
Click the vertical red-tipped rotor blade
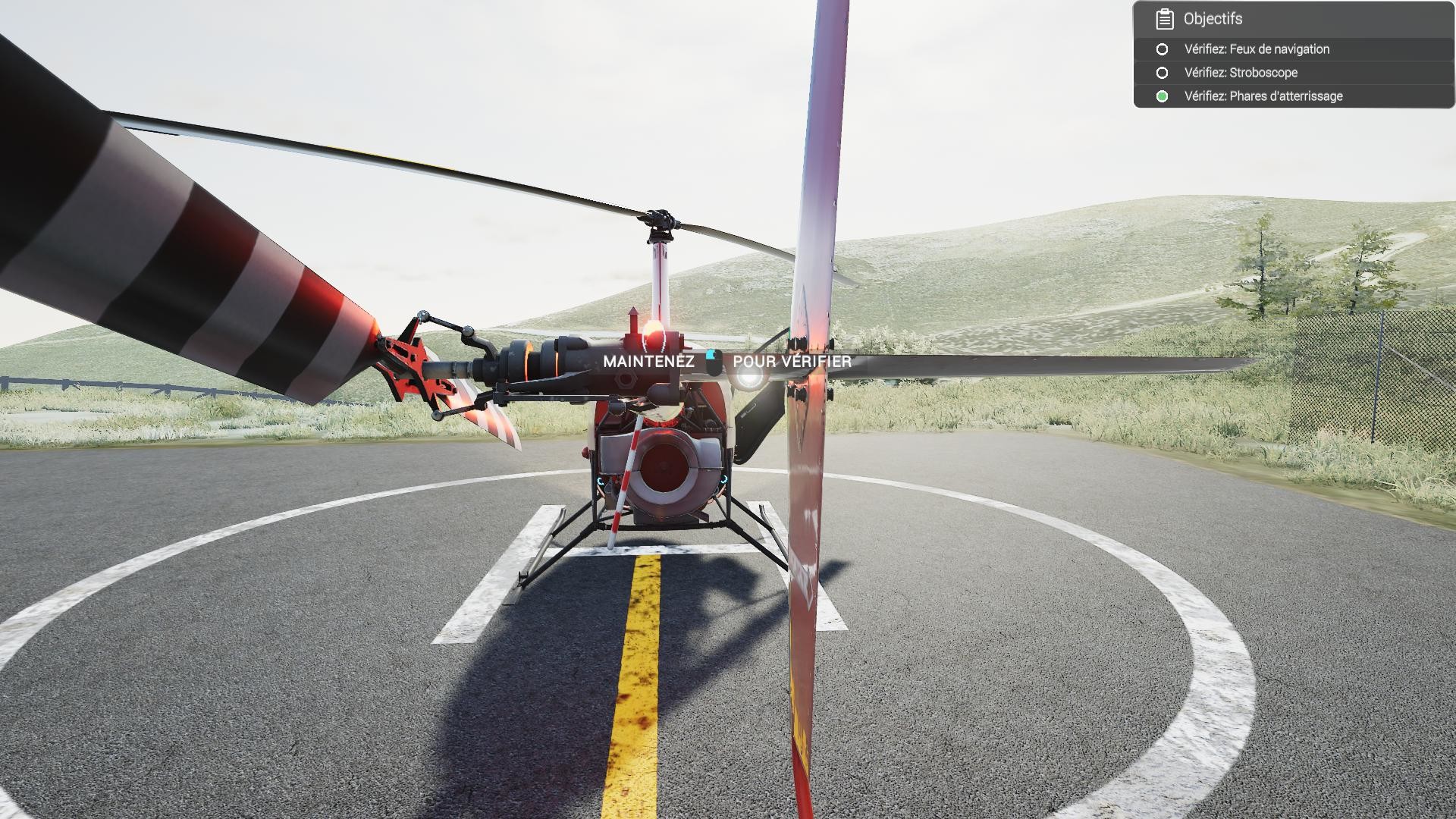(x=804, y=531)
